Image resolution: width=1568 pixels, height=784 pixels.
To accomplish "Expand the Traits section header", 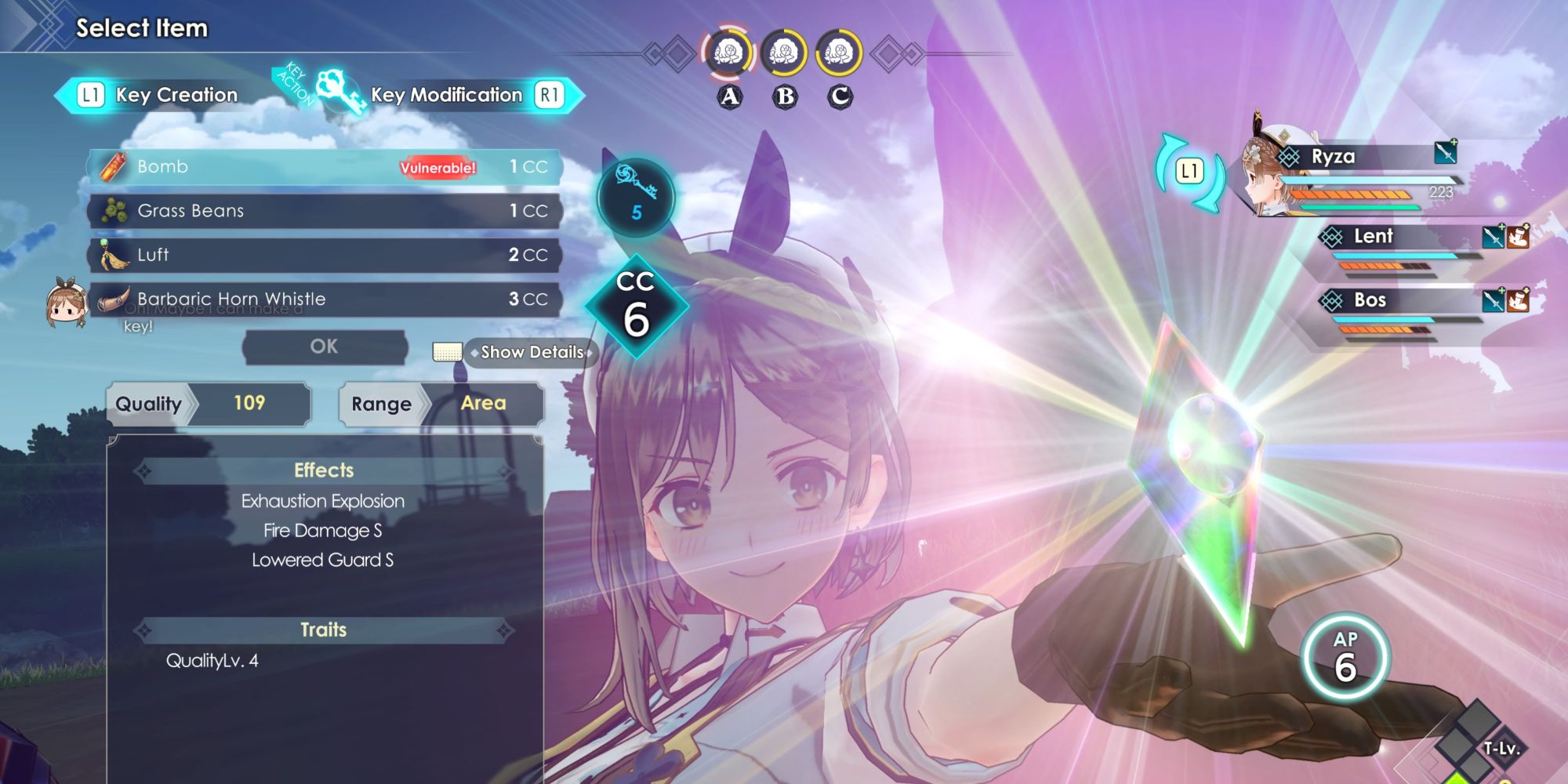I will (x=323, y=629).
